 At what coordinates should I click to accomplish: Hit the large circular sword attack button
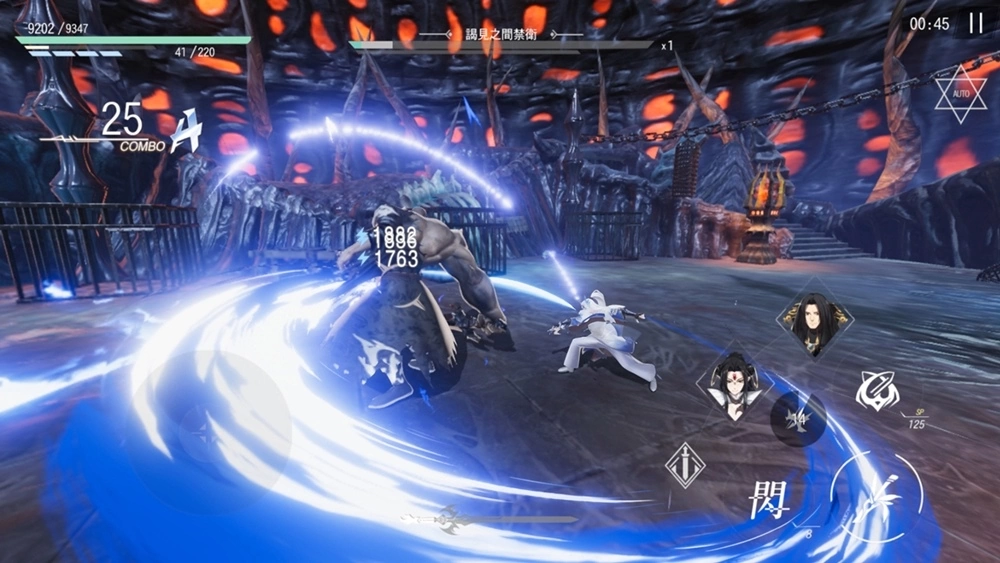pyautogui.click(x=878, y=497)
